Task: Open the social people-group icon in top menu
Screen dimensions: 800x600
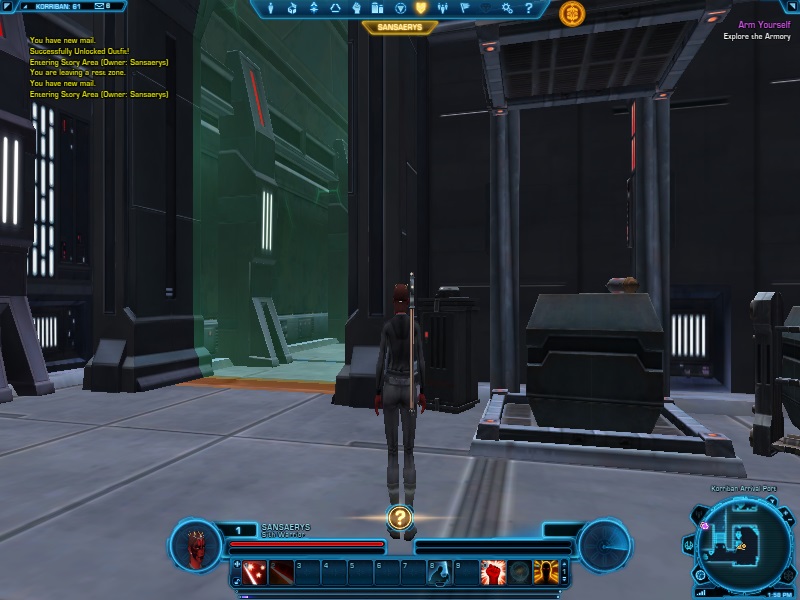Action: 443,9
